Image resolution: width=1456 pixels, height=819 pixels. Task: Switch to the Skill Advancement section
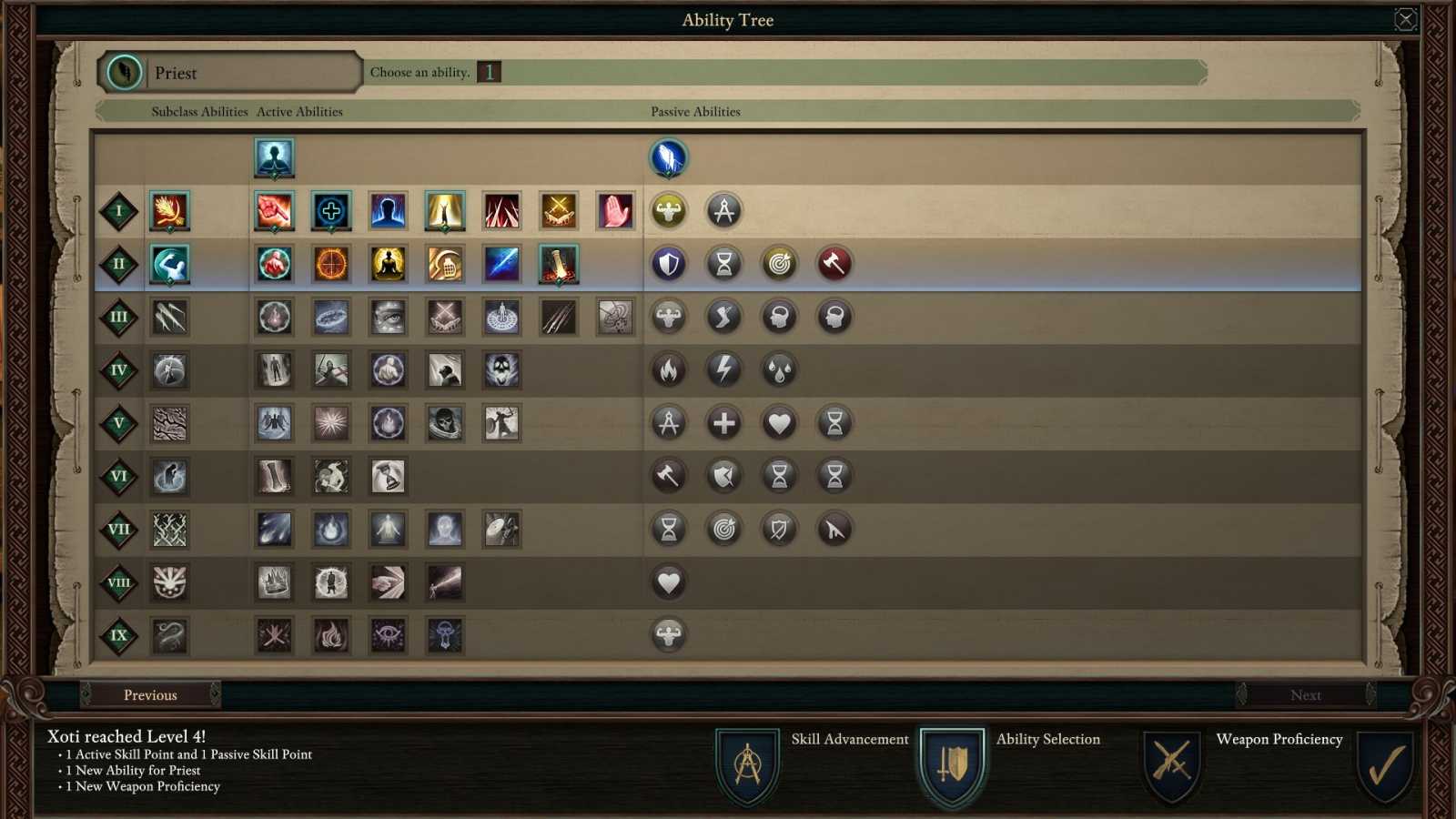746,764
